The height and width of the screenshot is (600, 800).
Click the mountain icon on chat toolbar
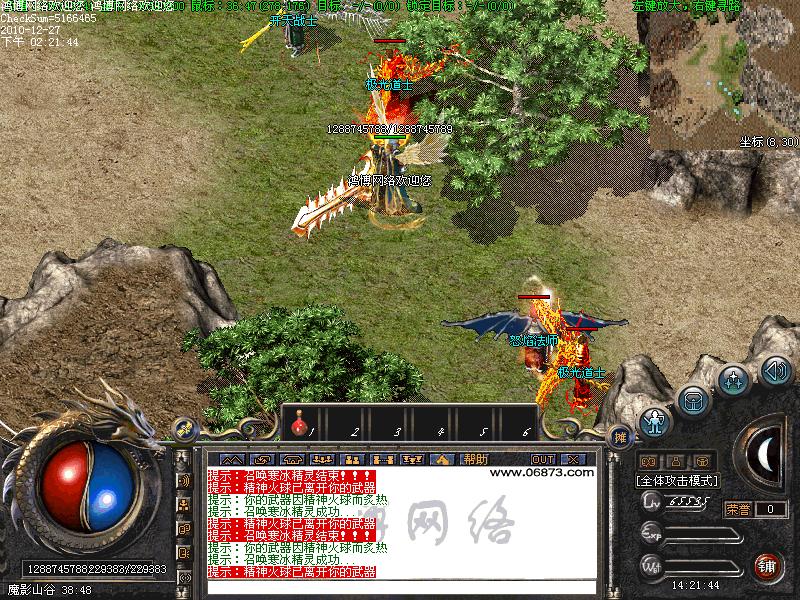(x=230, y=459)
